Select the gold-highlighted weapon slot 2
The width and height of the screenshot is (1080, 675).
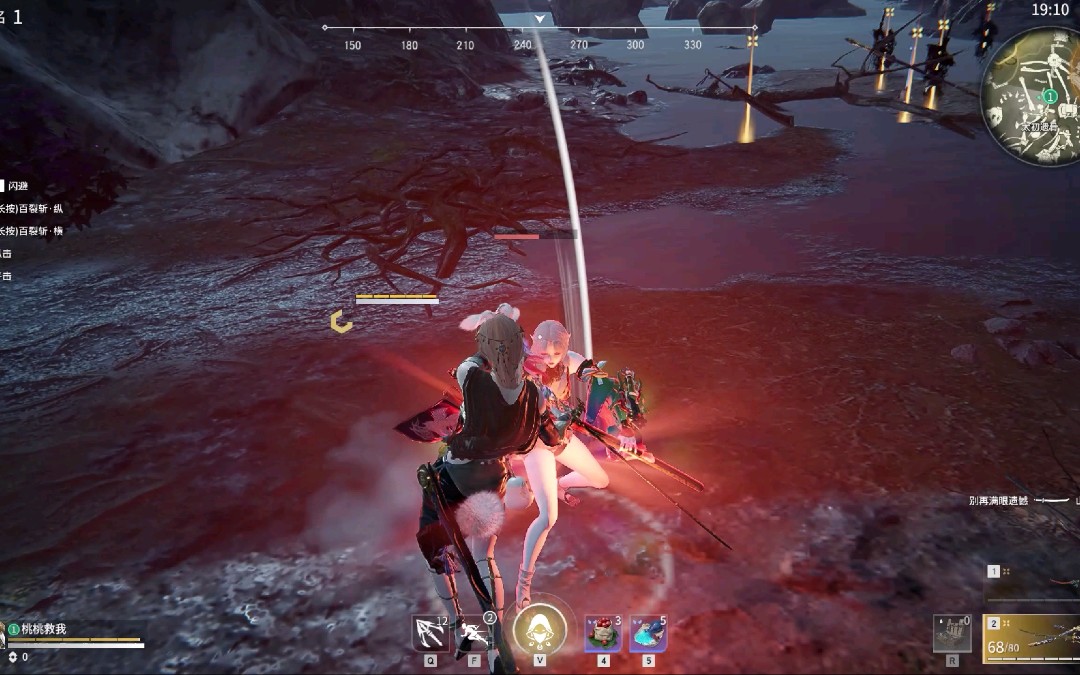click(1032, 638)
